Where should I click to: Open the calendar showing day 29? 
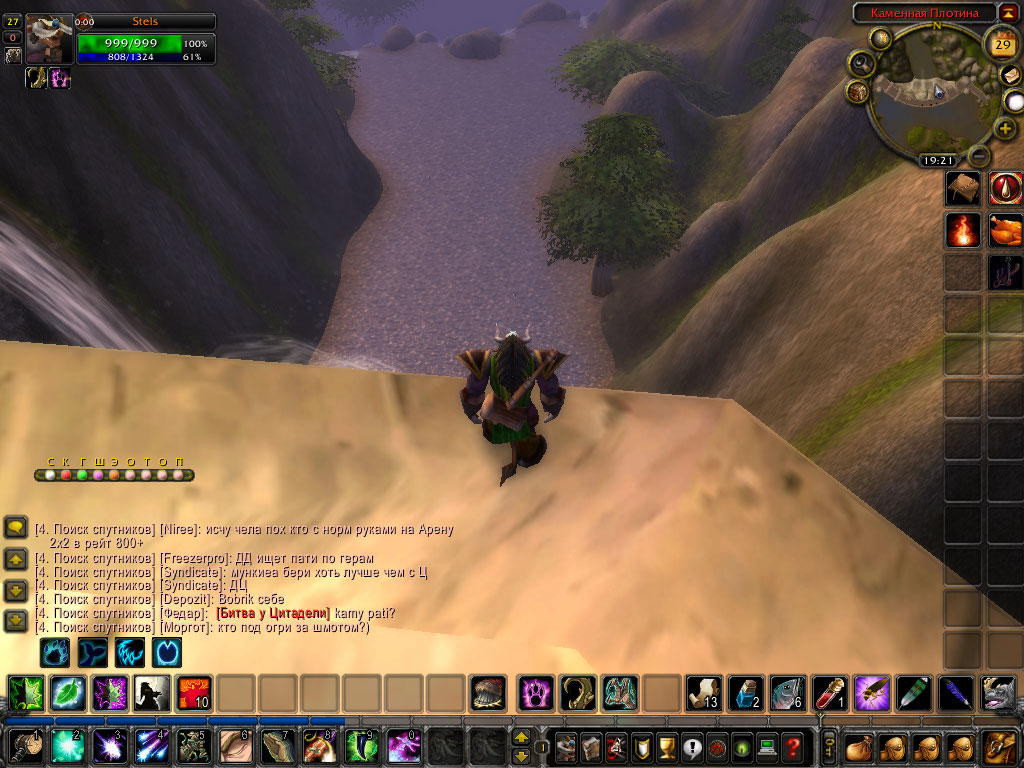[1001, 44]
